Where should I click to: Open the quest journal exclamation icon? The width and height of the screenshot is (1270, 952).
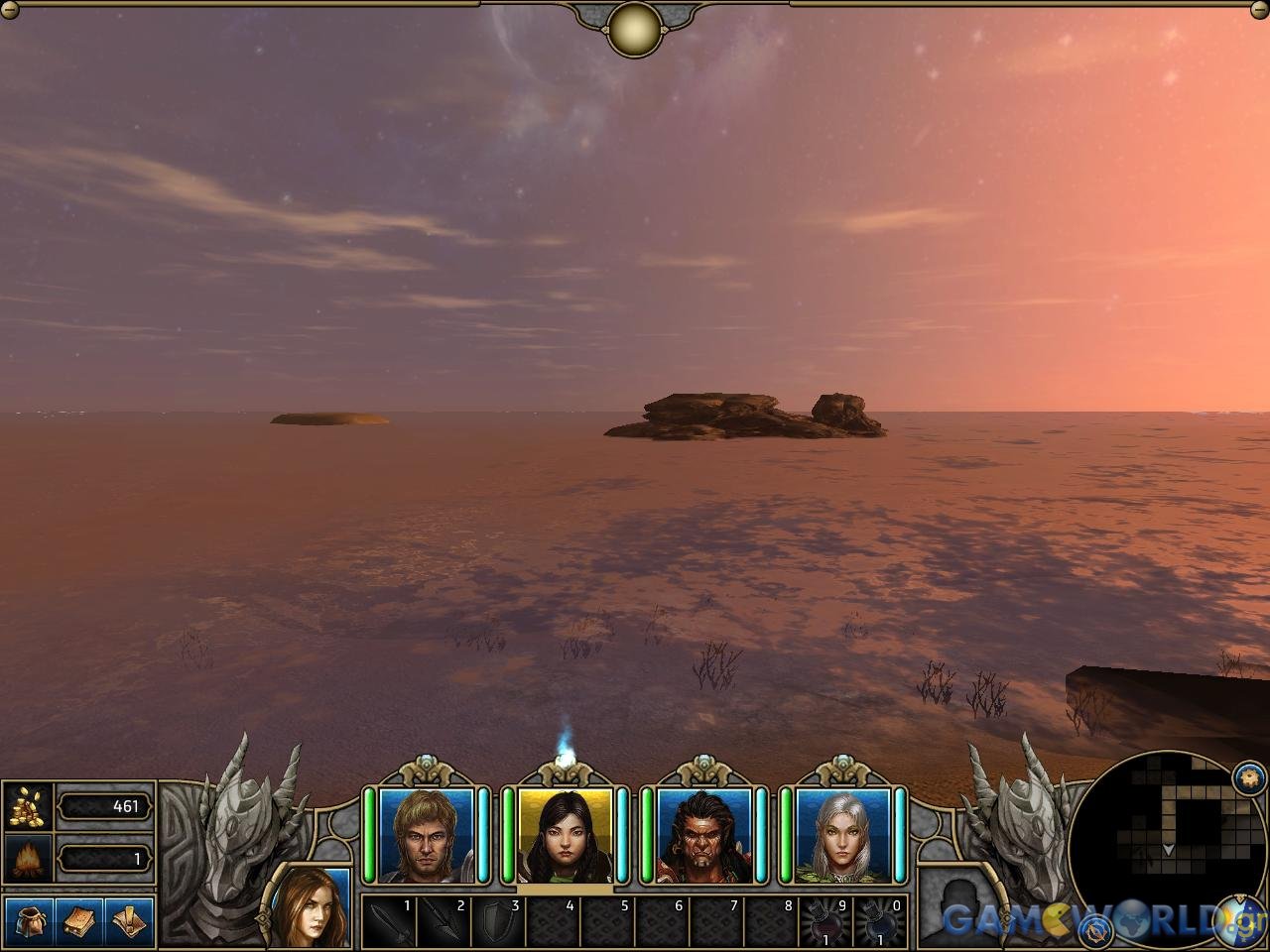point(130,922)
